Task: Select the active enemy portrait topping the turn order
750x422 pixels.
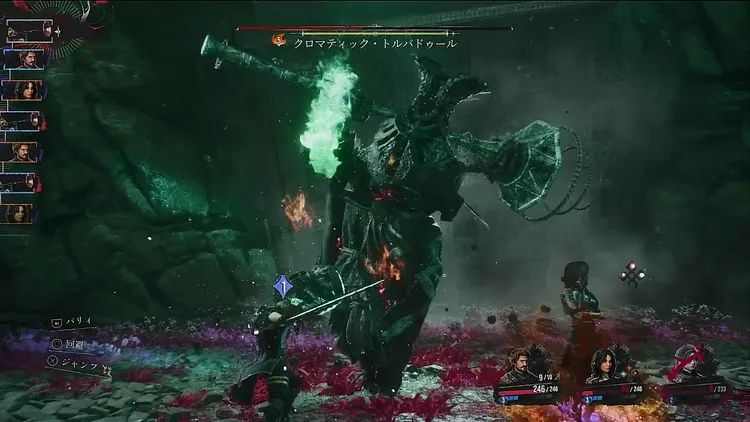Action: pyautogui.click(x=27, y=31)
